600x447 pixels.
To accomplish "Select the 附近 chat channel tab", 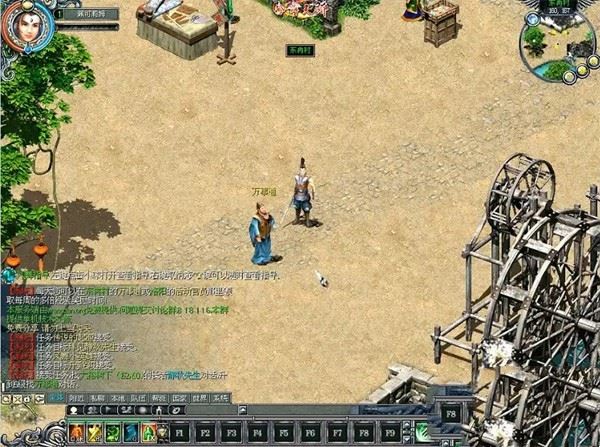I will coord(76,397).
